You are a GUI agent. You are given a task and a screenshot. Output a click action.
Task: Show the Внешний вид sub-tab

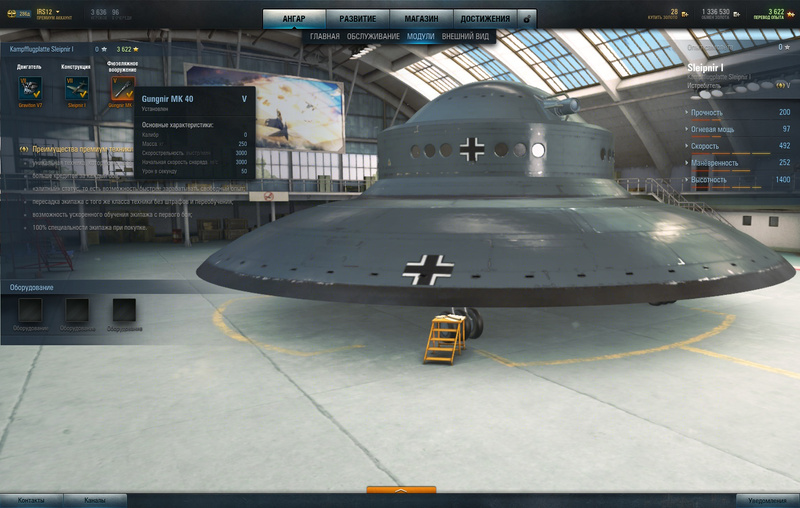pyautogui.click(x=465, y=36)
